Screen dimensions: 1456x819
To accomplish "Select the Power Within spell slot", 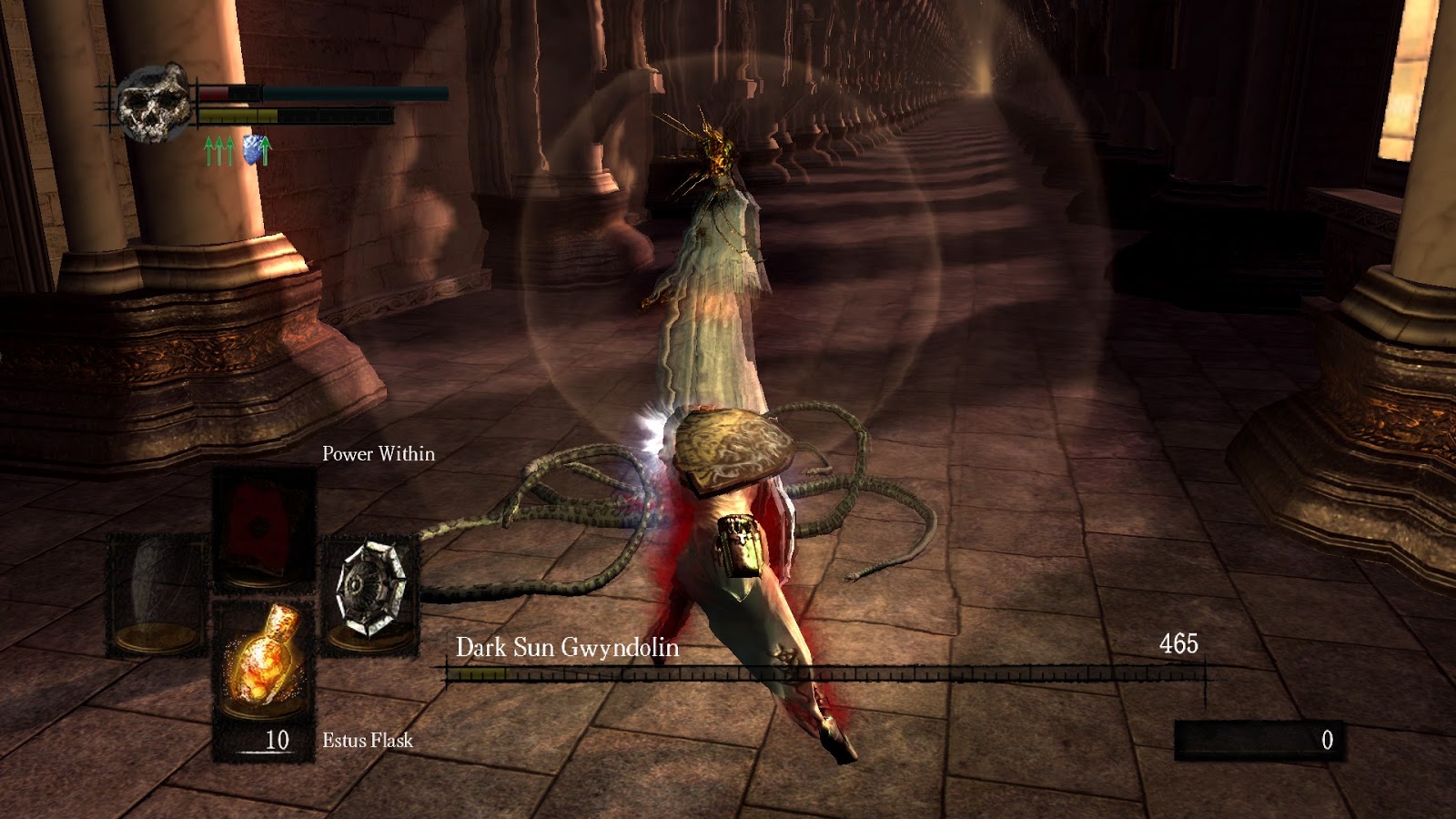I will tap(264, 526).
